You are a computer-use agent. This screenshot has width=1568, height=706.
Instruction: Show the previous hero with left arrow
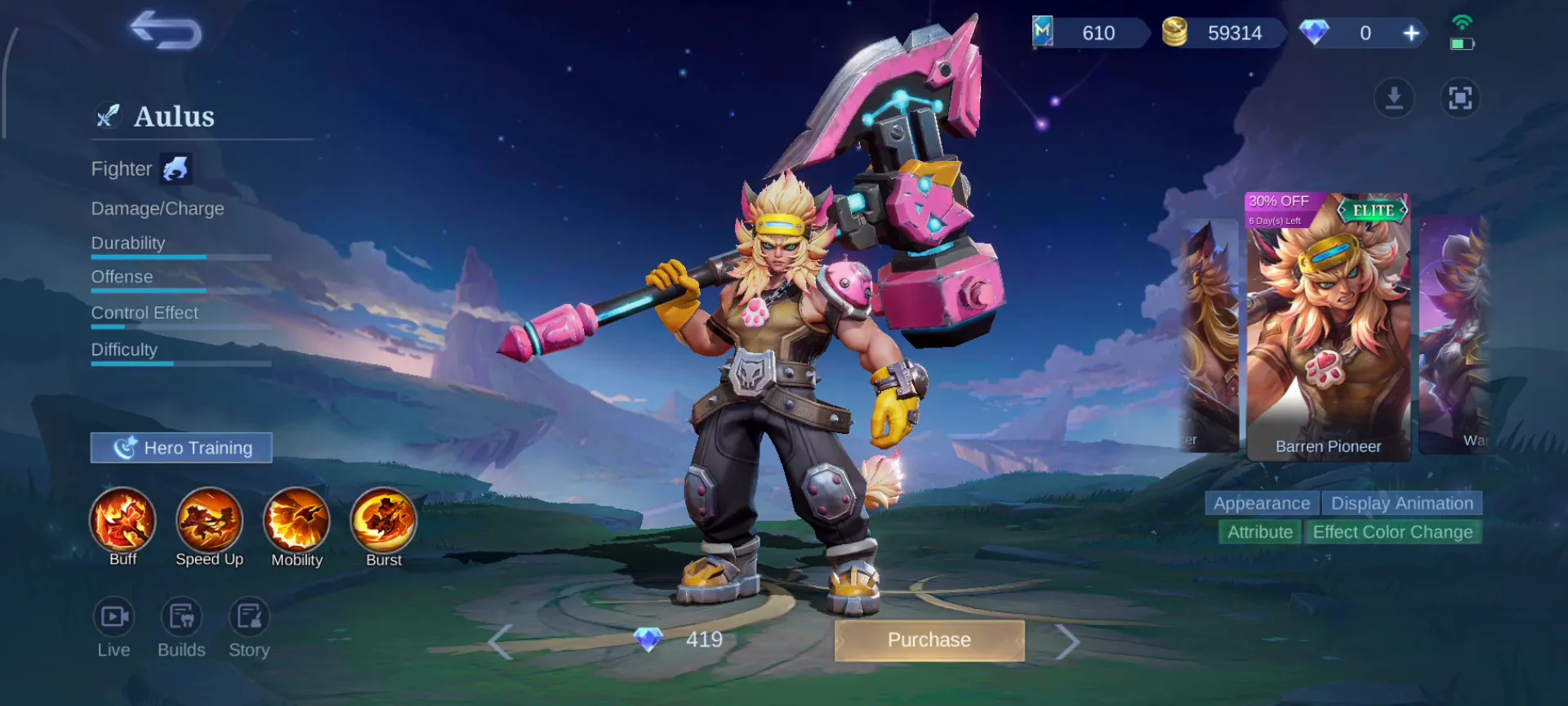pos(500,641)
